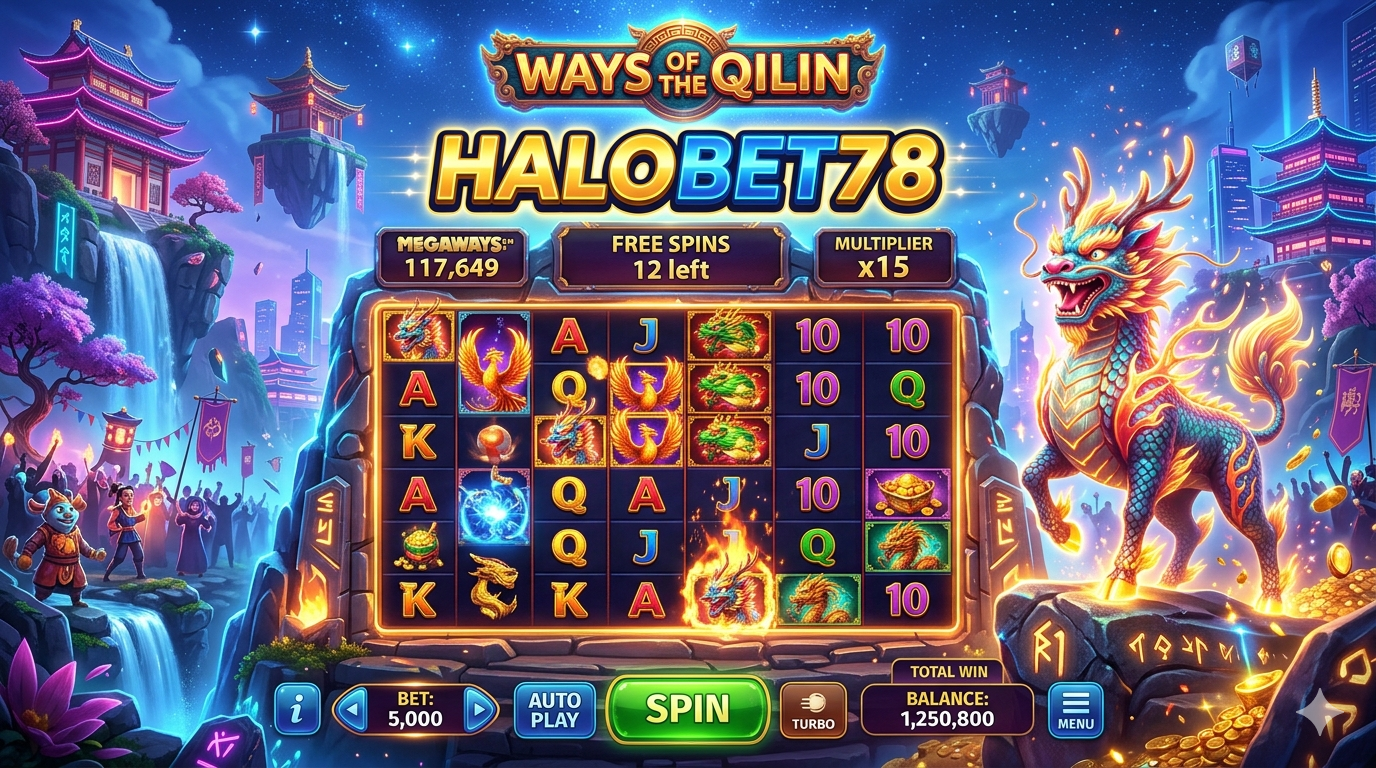Screen dimensions: 1376x768
Task: Increase the bet with right arrow
Action: click(479, 710)
